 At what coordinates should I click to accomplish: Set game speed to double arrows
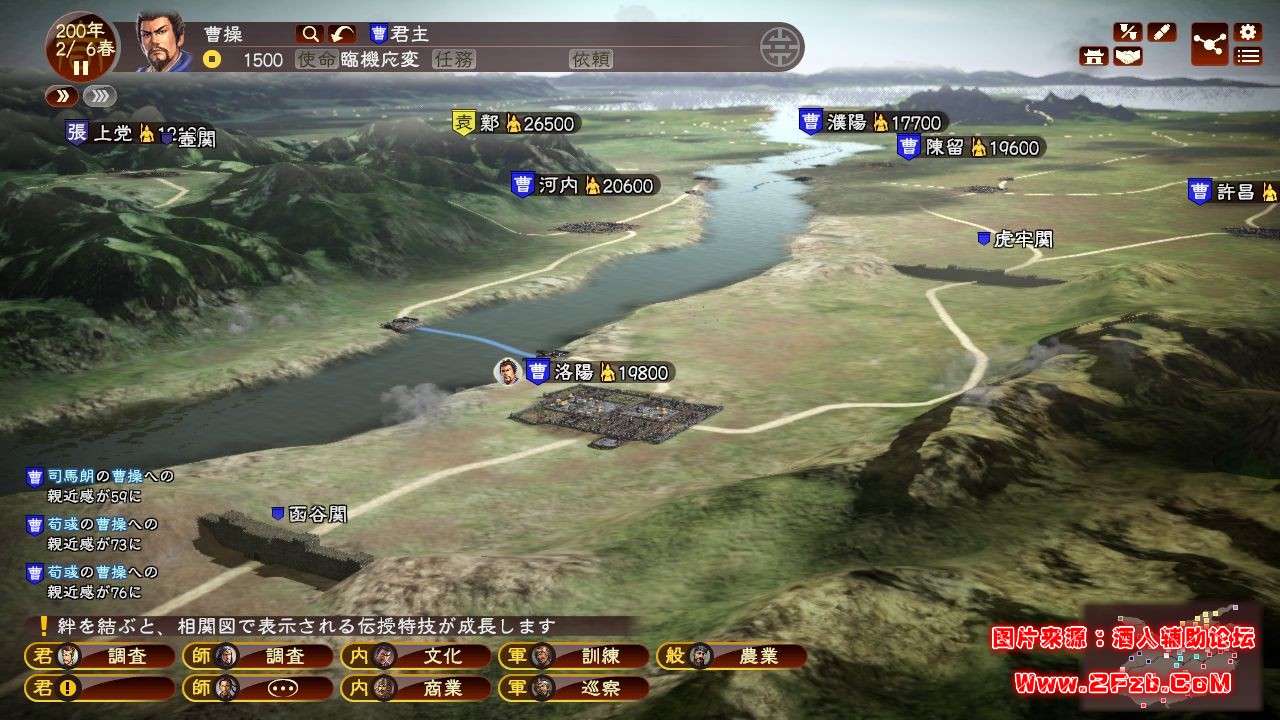point(61,96)
